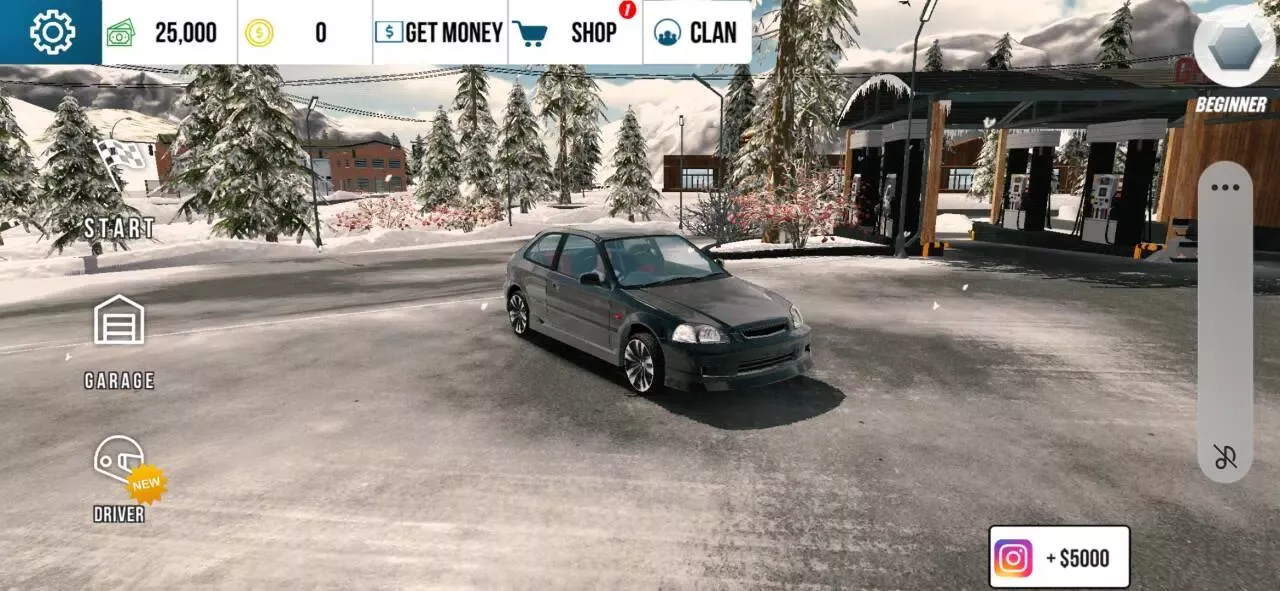
Task: Toggle the muted music note icon
Action: (x=1225, y=457)
